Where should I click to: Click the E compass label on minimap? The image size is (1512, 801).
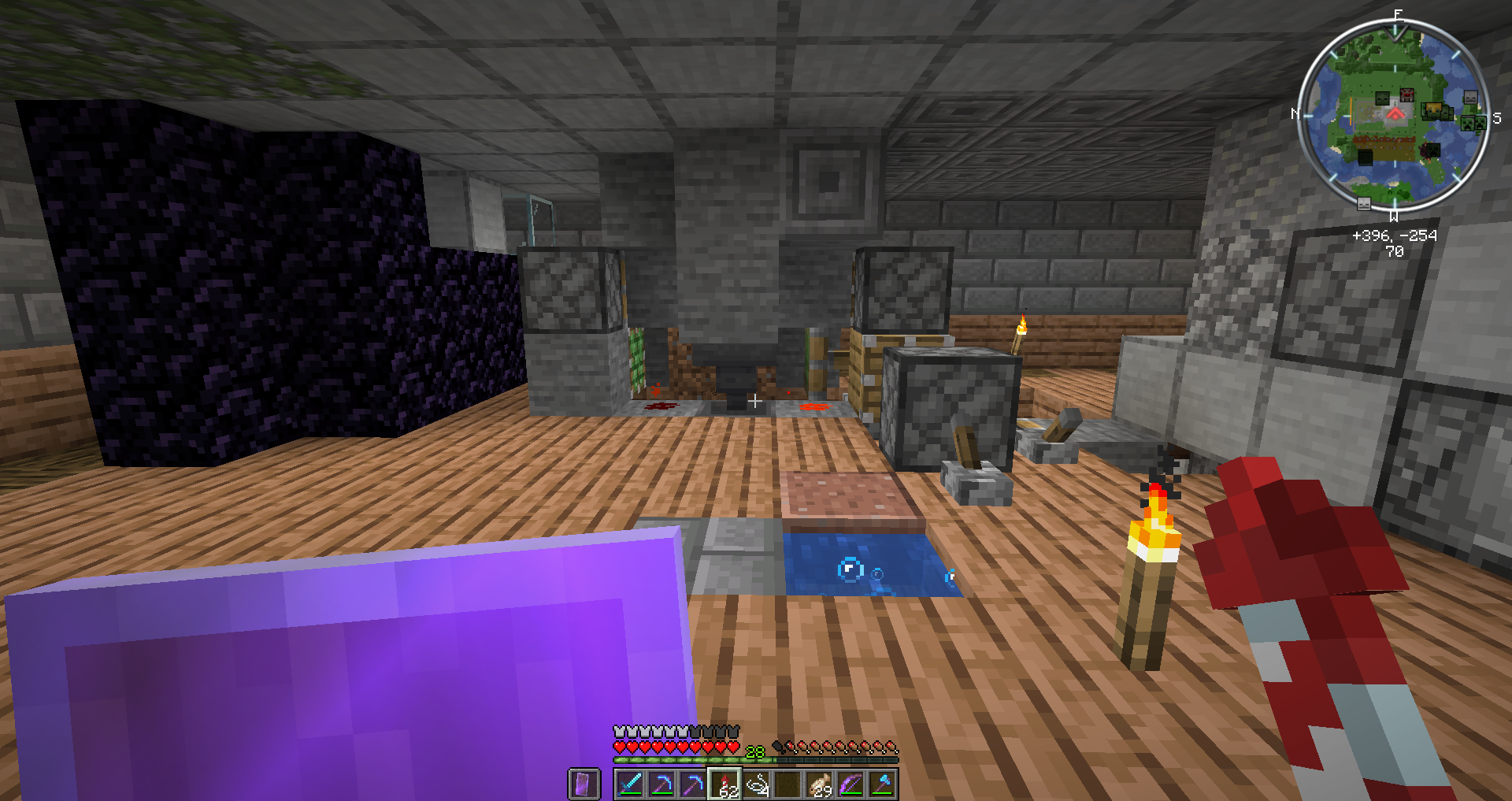(x=1398, y=14)
